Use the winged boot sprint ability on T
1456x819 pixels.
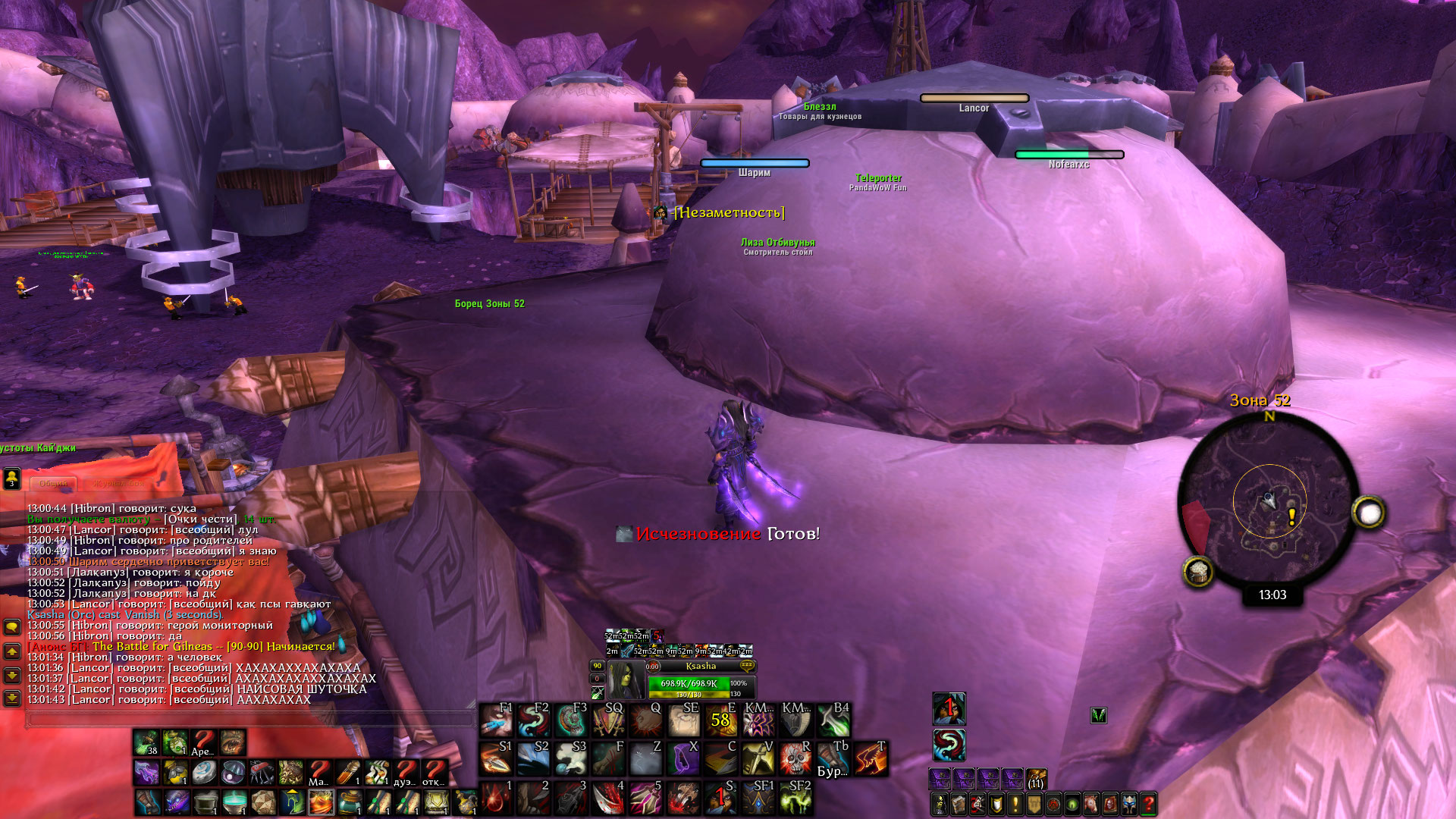coord(870,759)
